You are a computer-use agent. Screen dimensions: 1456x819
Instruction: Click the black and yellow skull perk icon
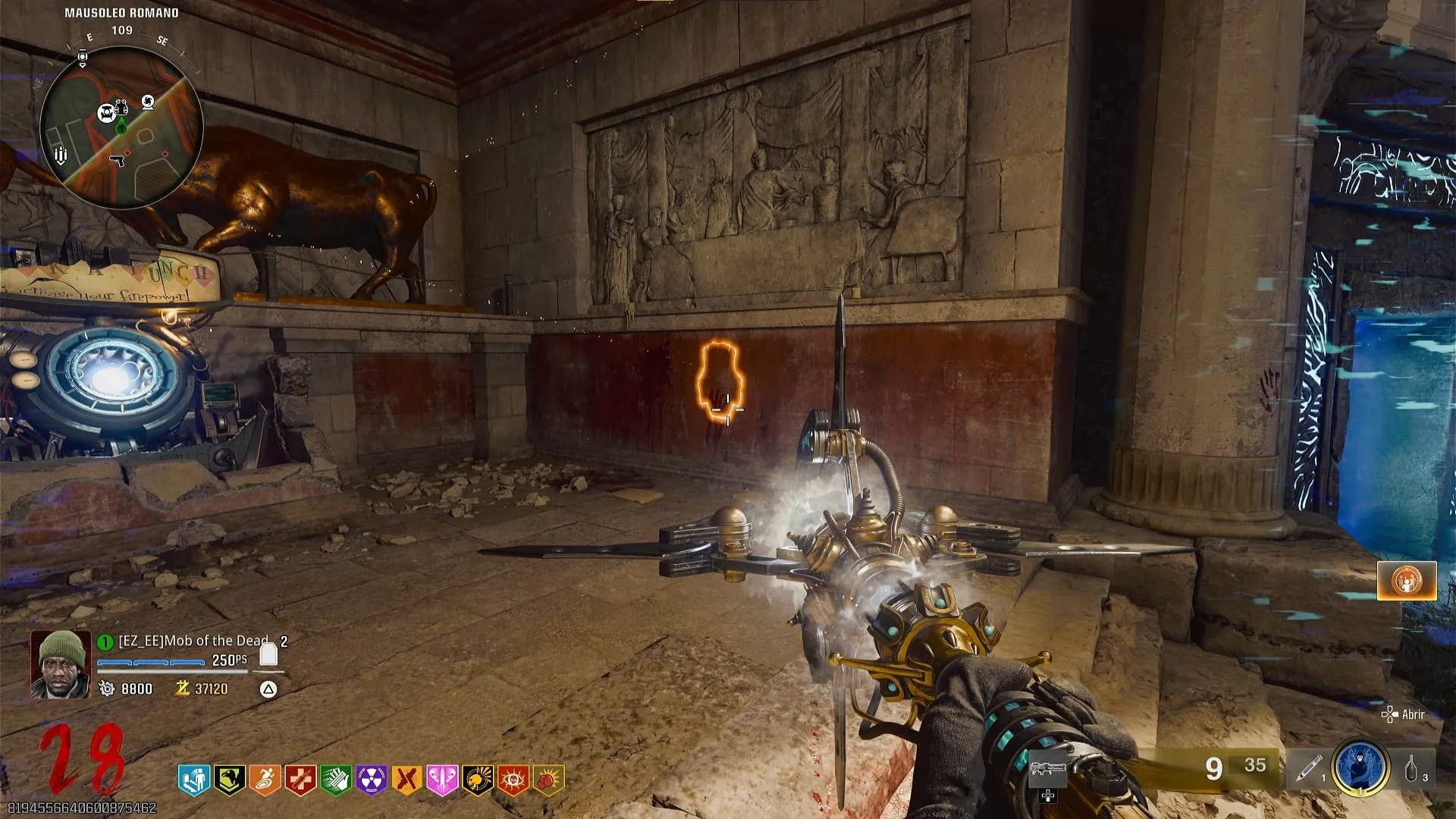pos(479,780)
